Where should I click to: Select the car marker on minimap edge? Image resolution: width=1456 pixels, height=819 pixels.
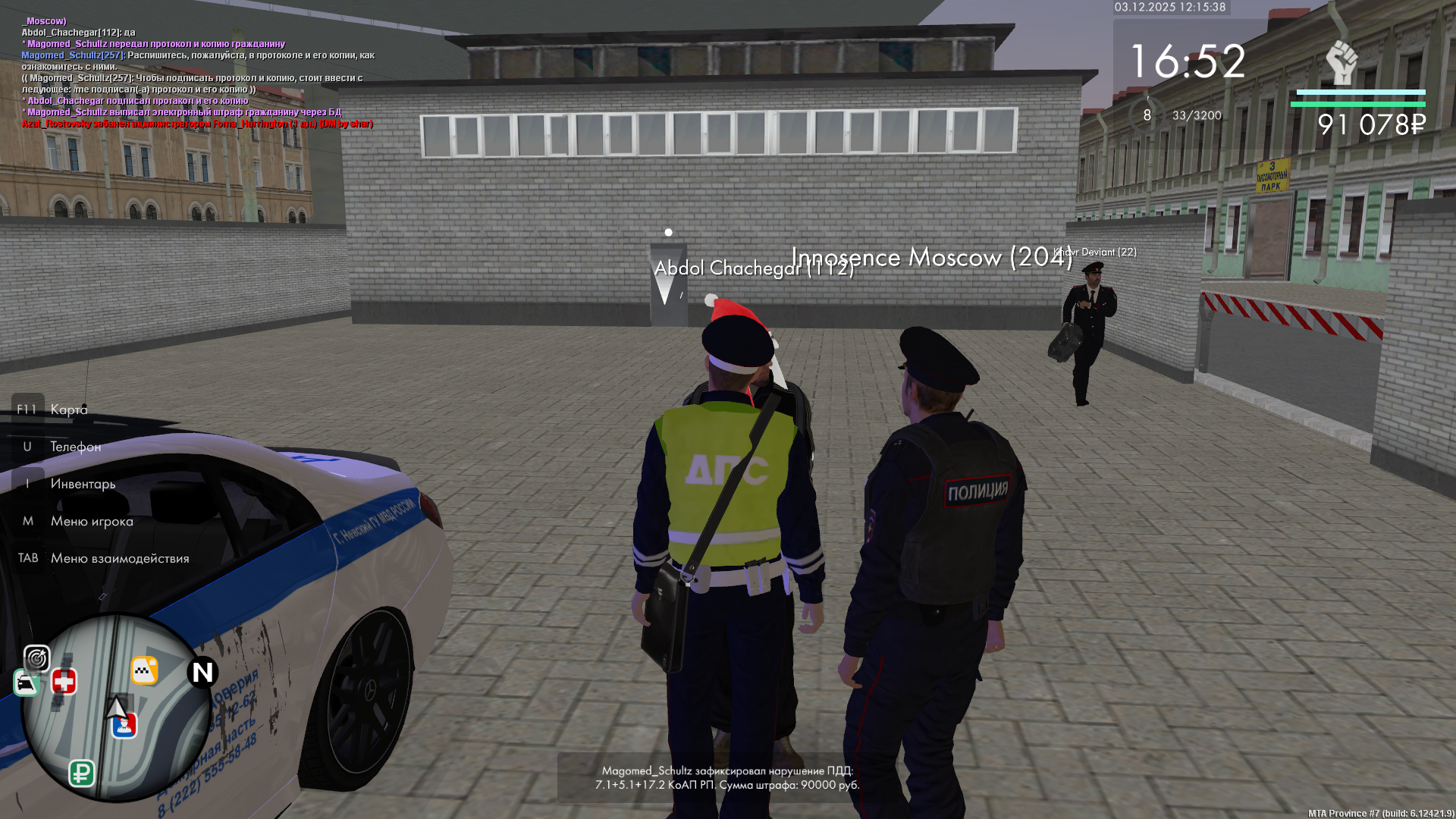click(x=27, y=684)
